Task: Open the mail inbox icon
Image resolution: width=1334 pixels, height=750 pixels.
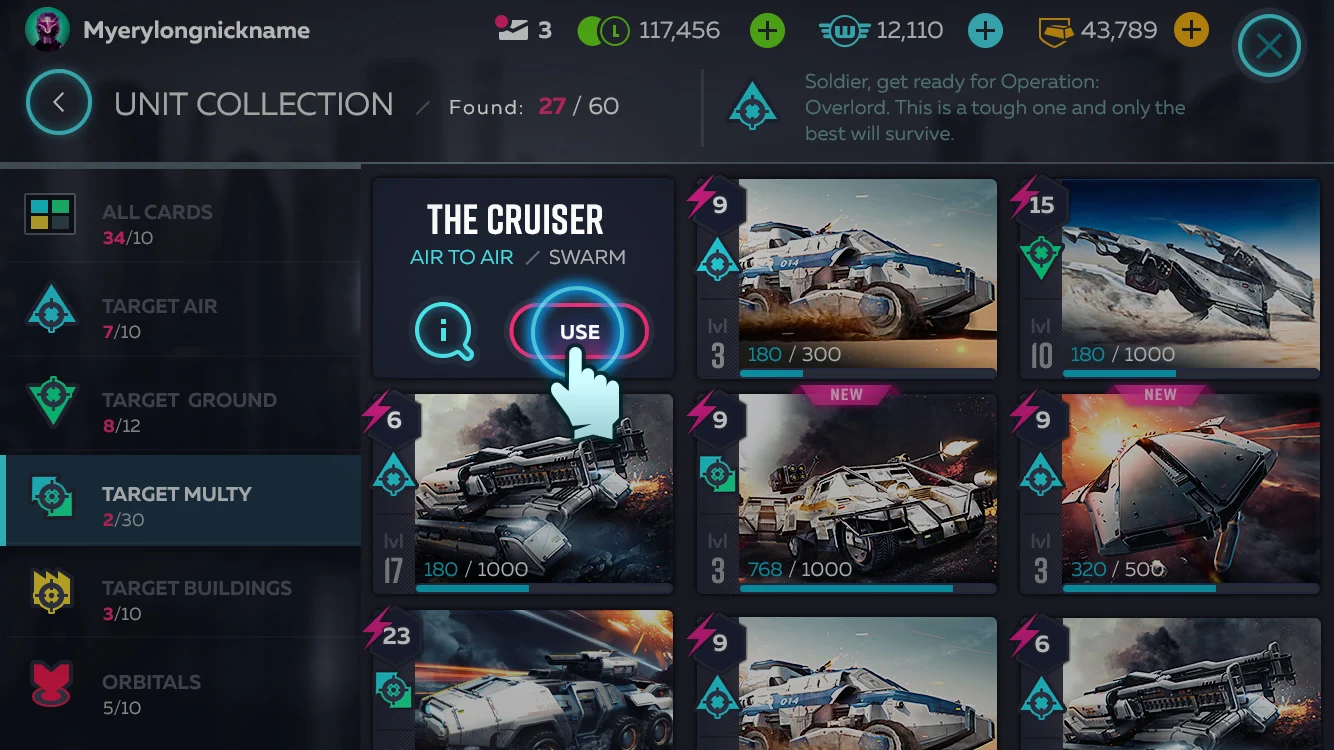Action: coord(513,29)
